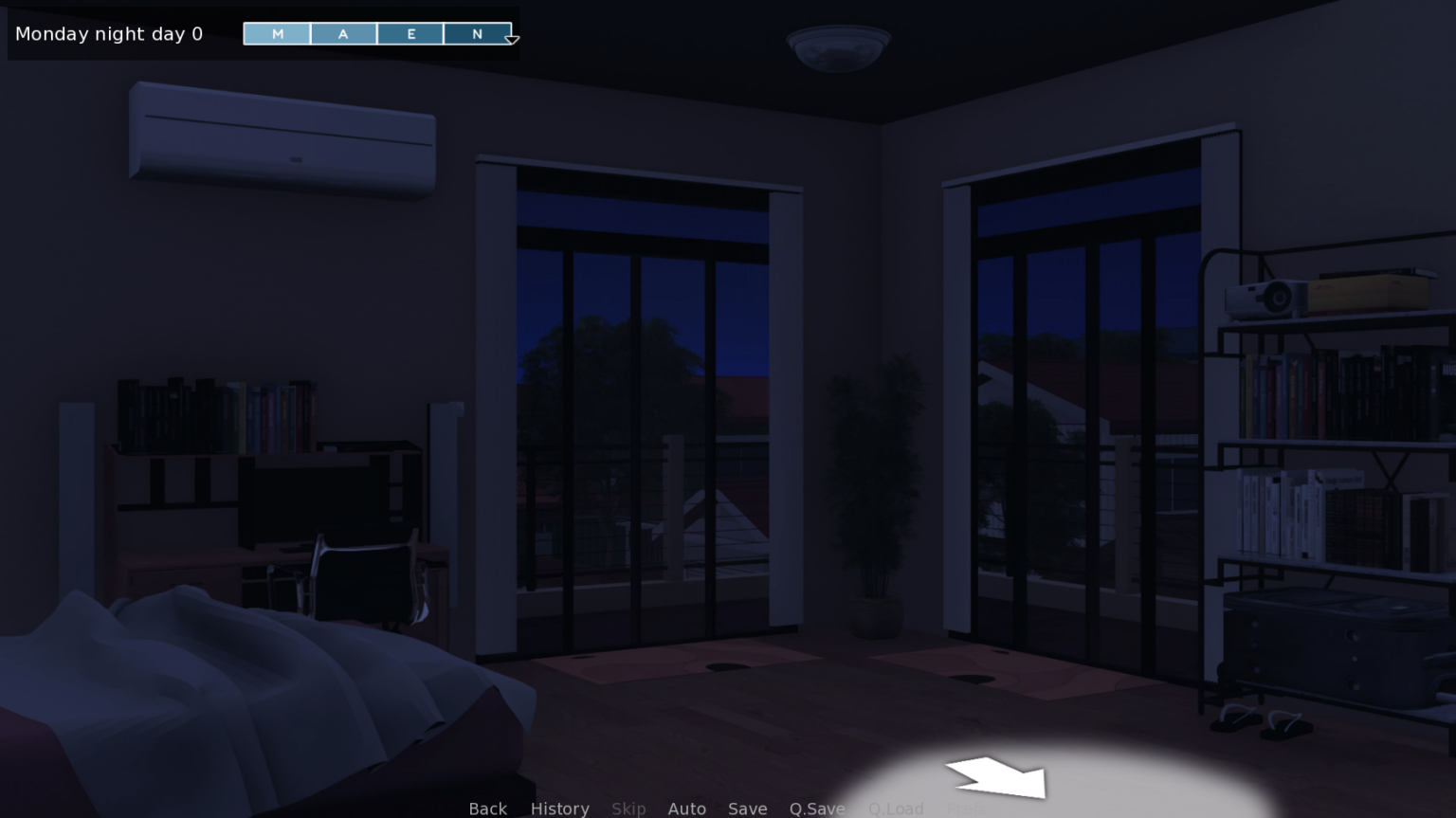Screen dimensions: 1456x818
Task: Select the "A" afternoon segment
Action: coord(343,33)
